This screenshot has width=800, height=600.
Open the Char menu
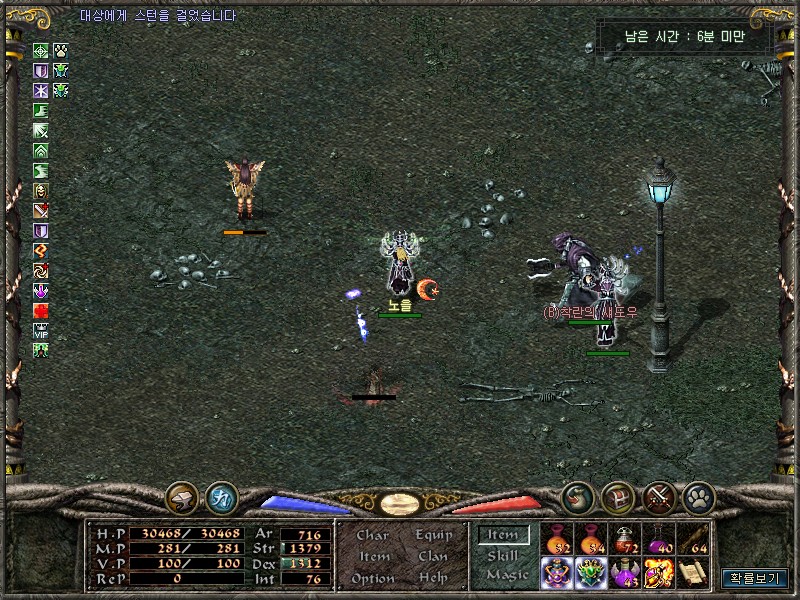(x=373, y=535)
